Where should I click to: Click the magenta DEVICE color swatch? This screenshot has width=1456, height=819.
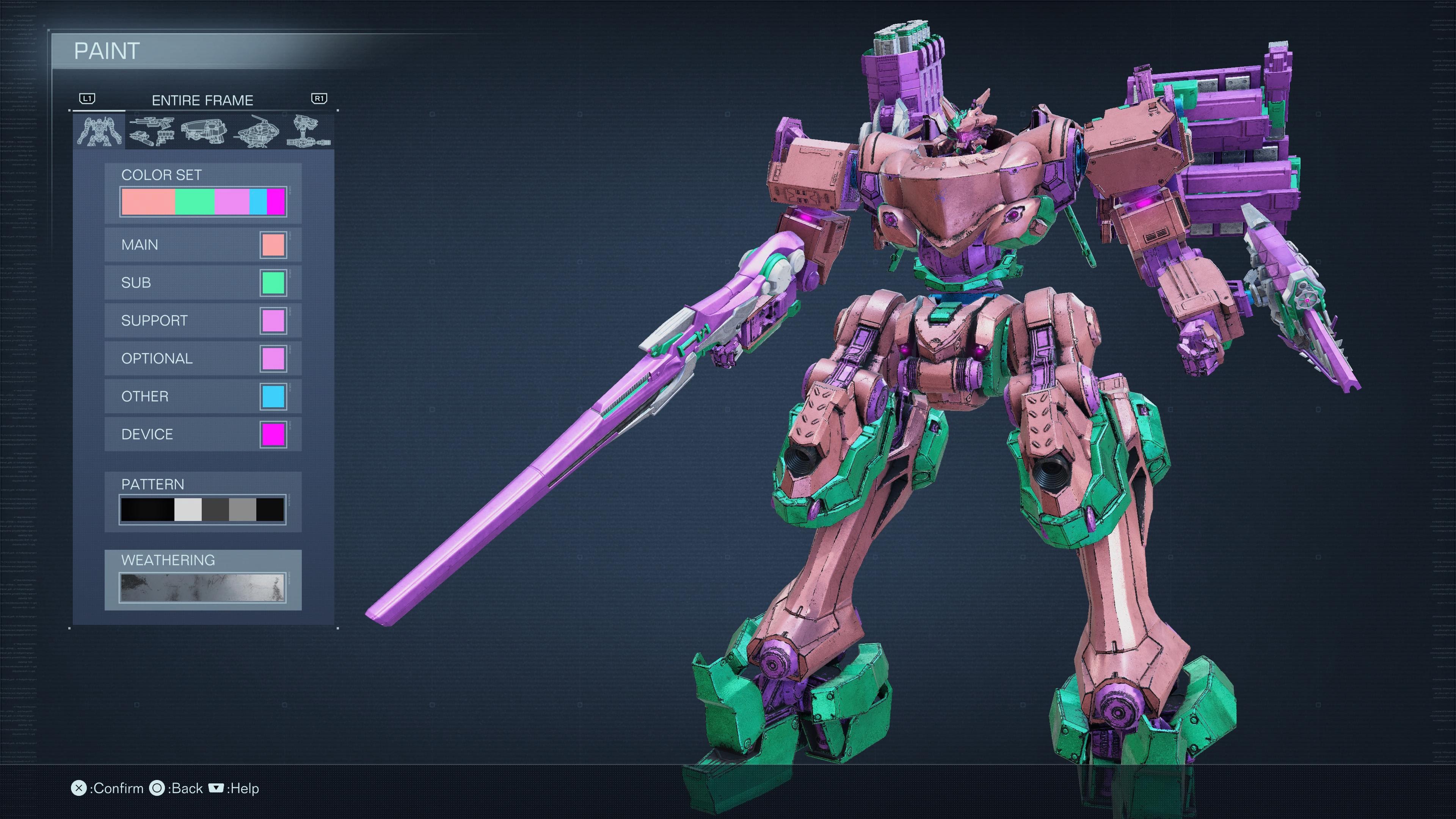[x=273, y=435]
